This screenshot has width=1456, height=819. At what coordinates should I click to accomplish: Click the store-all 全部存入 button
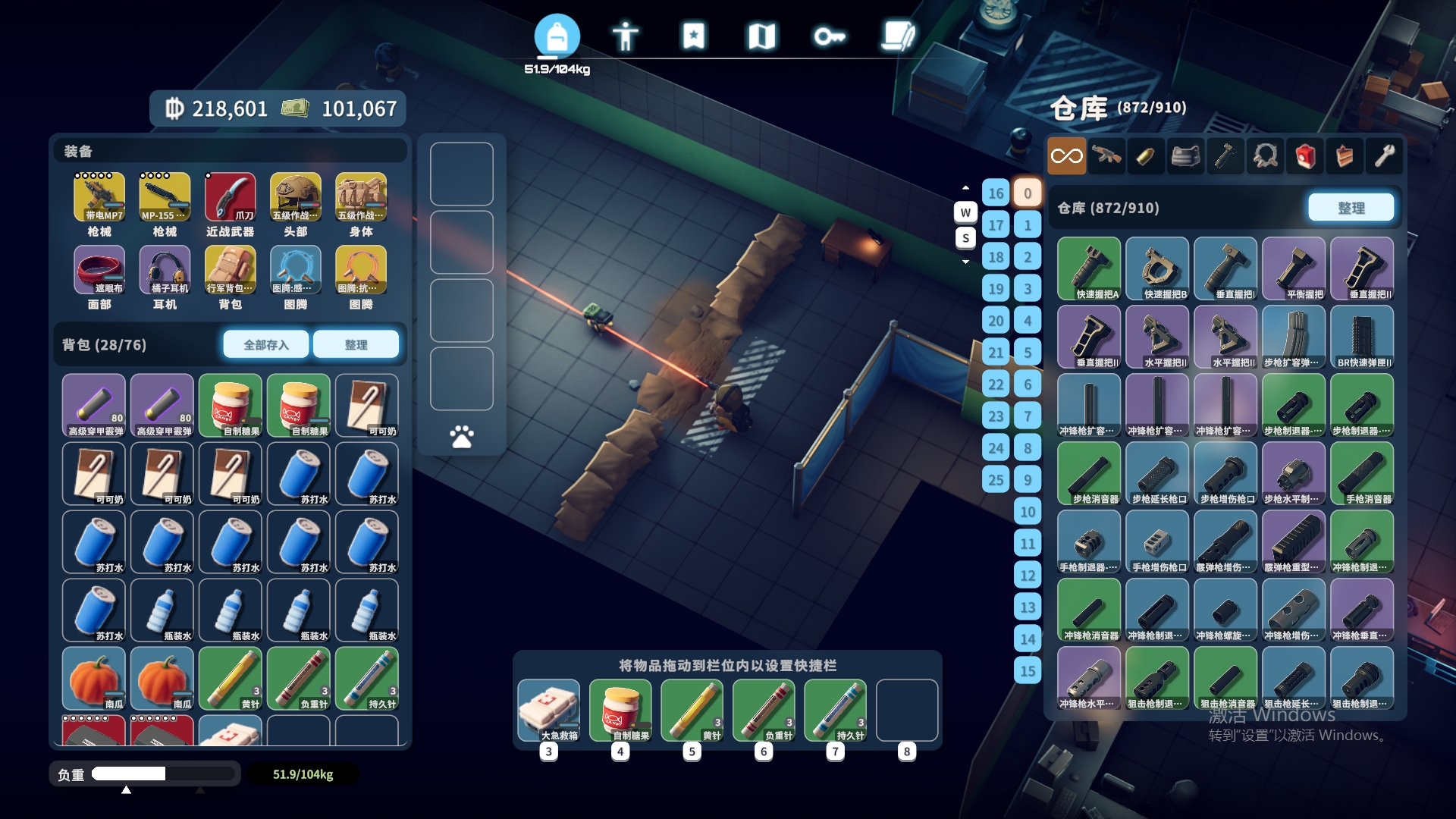pos(265,345)
